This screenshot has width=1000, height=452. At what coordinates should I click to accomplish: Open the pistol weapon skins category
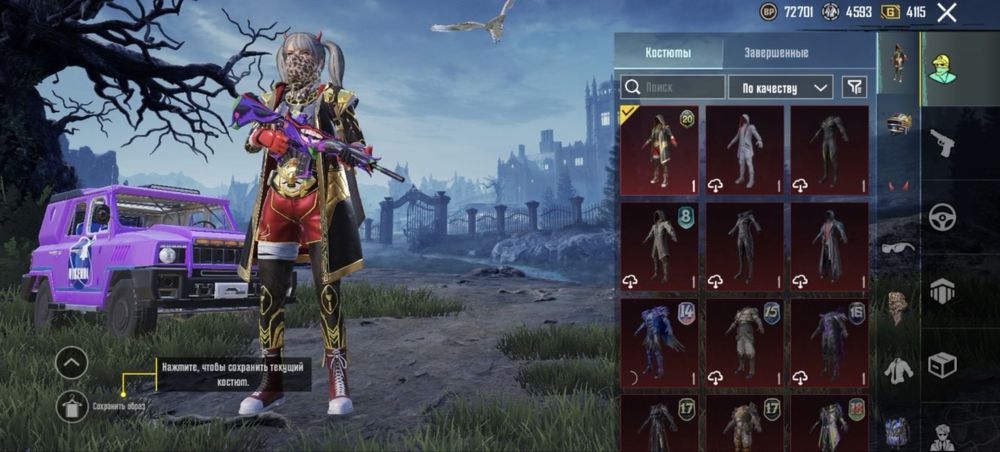coord(941,143)
